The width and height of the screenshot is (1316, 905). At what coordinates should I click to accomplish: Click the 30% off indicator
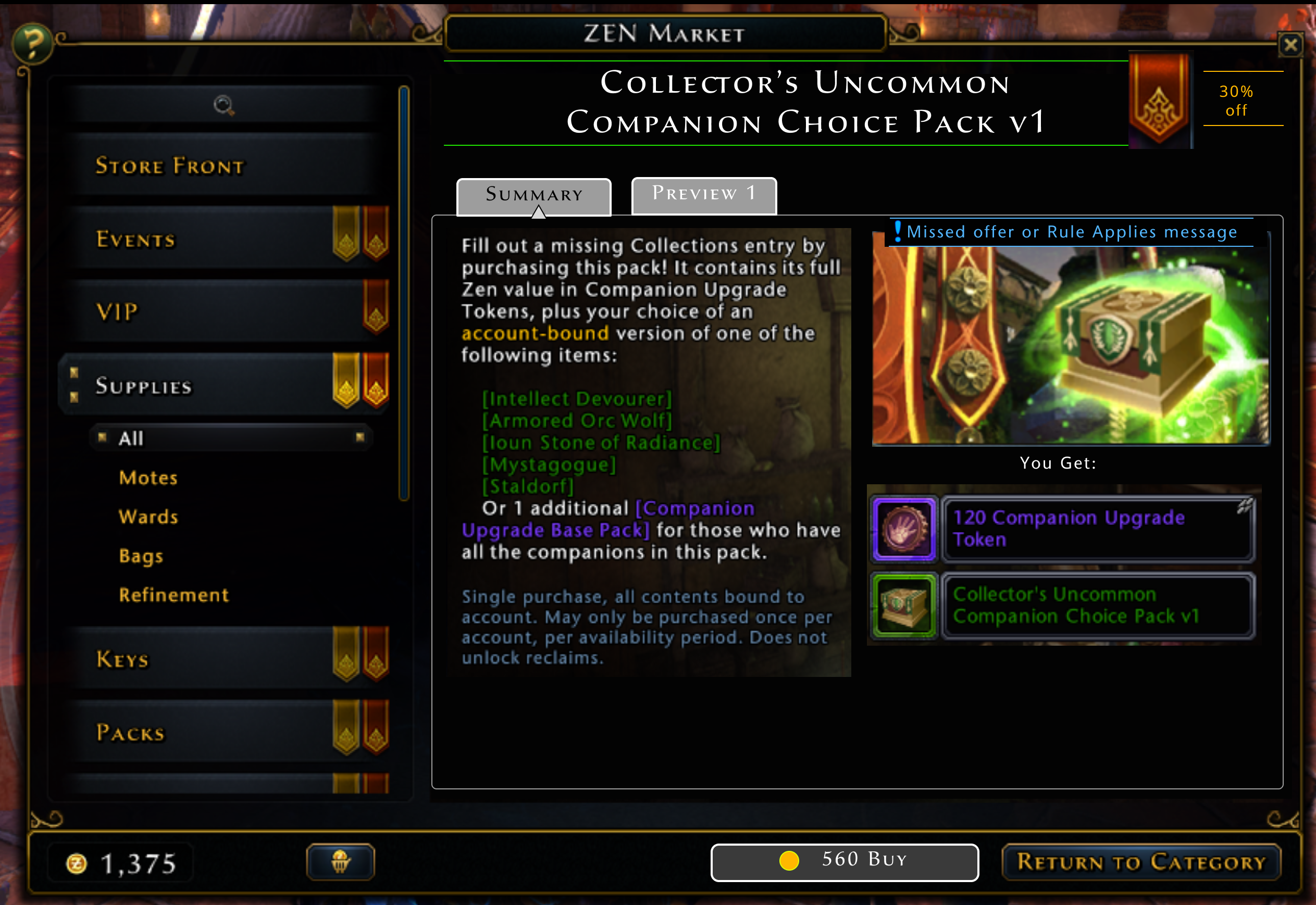(1237, 100)
